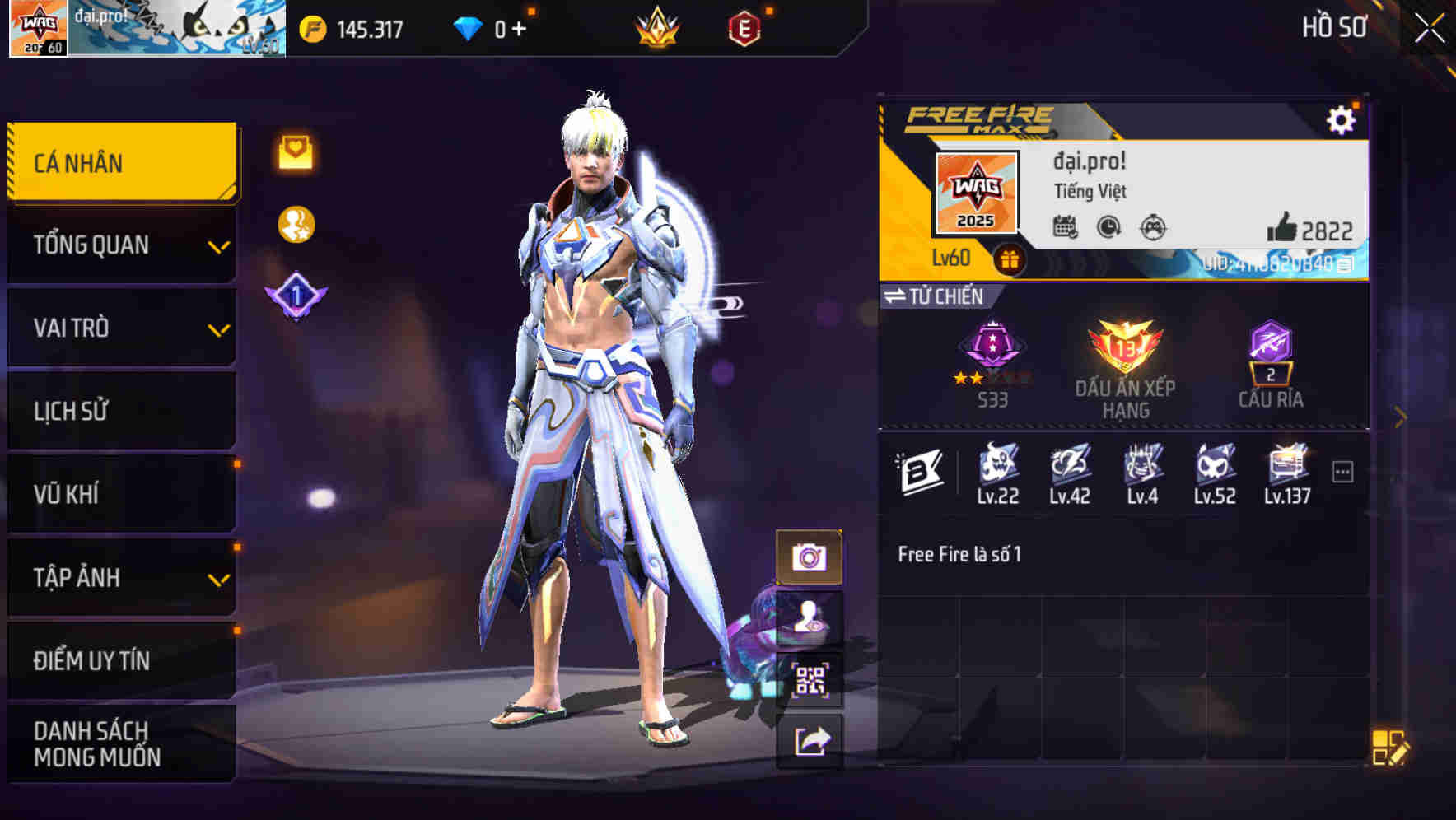
Task: Open the profile spectate view icon
Action: pos(810,618)
